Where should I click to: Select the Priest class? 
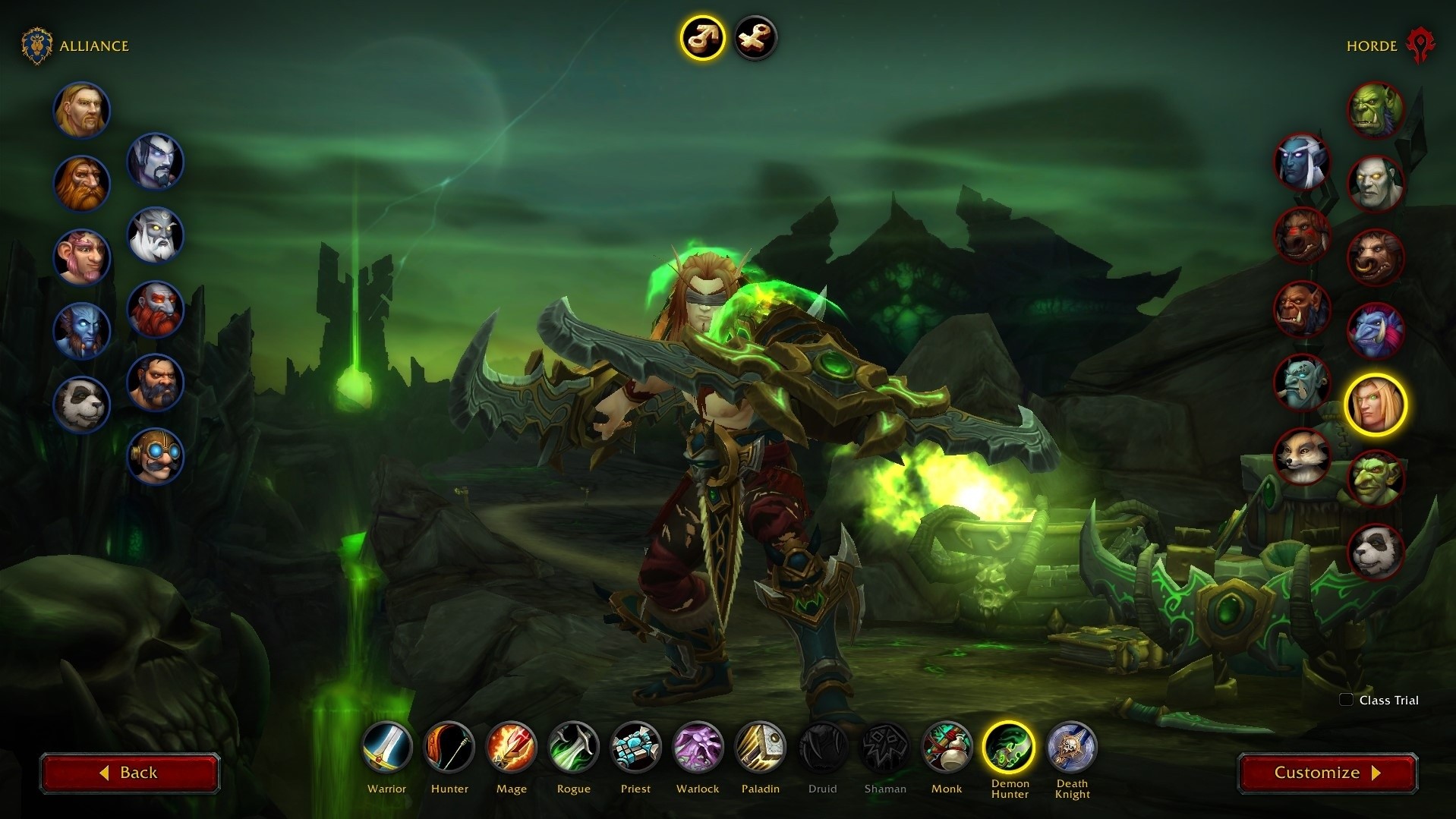(x=635, y=747)
